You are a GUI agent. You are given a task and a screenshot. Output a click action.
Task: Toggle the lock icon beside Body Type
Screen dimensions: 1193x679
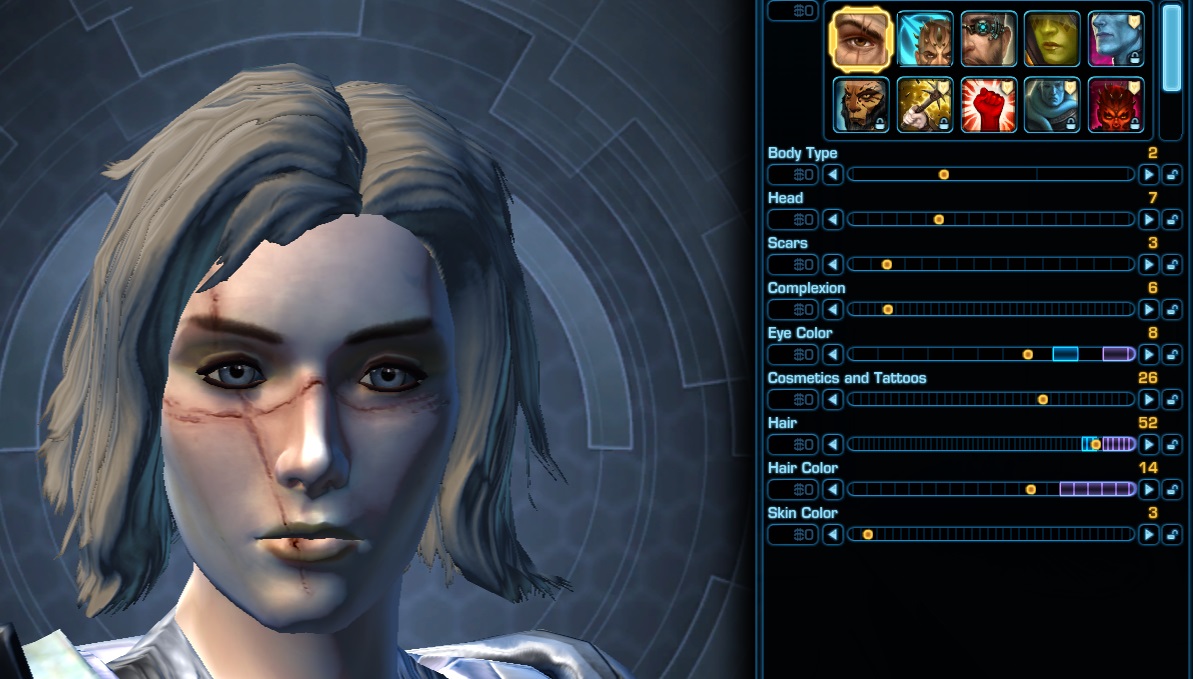(1172, 174)
